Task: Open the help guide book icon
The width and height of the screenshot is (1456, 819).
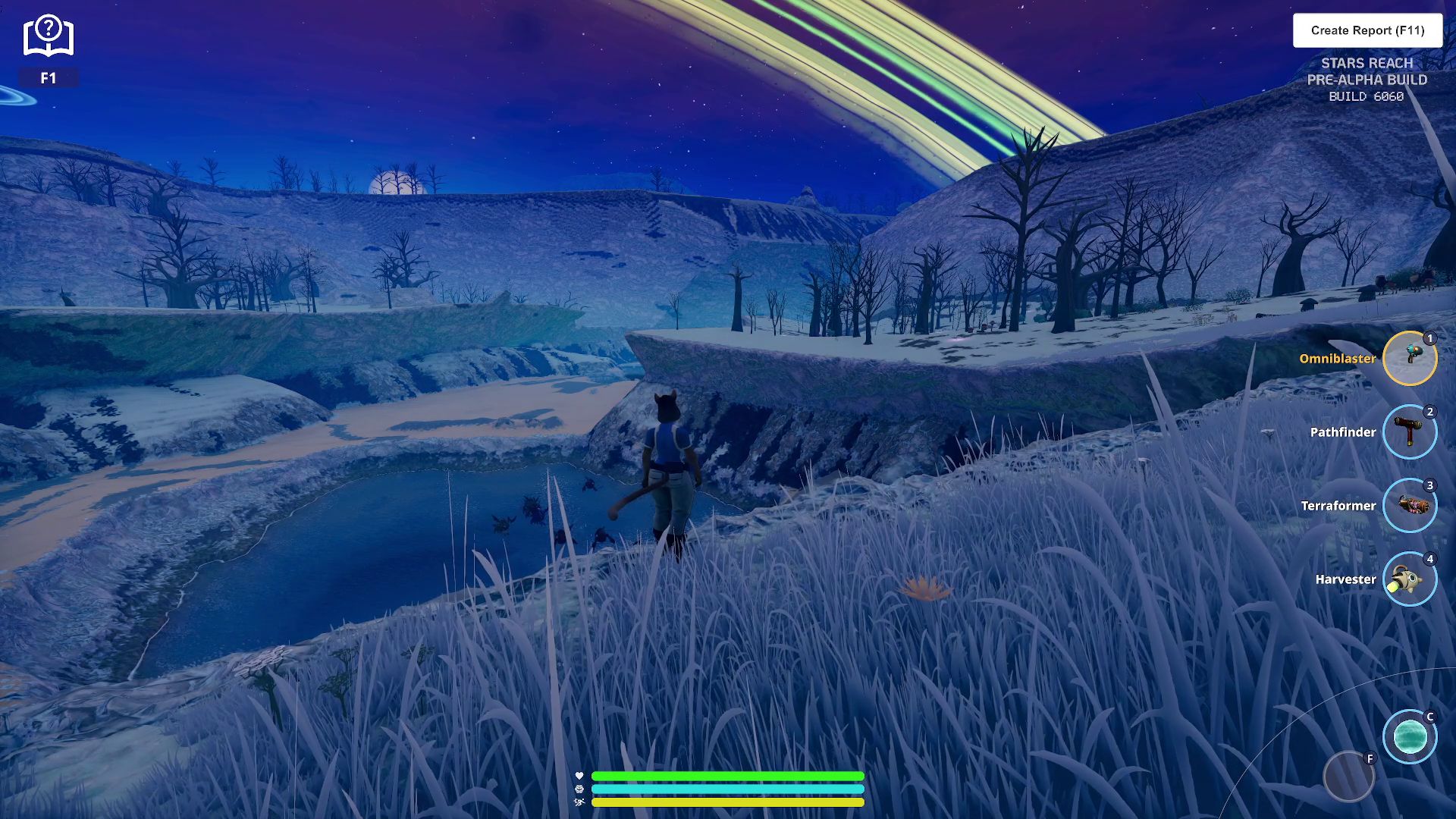Action: [49, 36]
